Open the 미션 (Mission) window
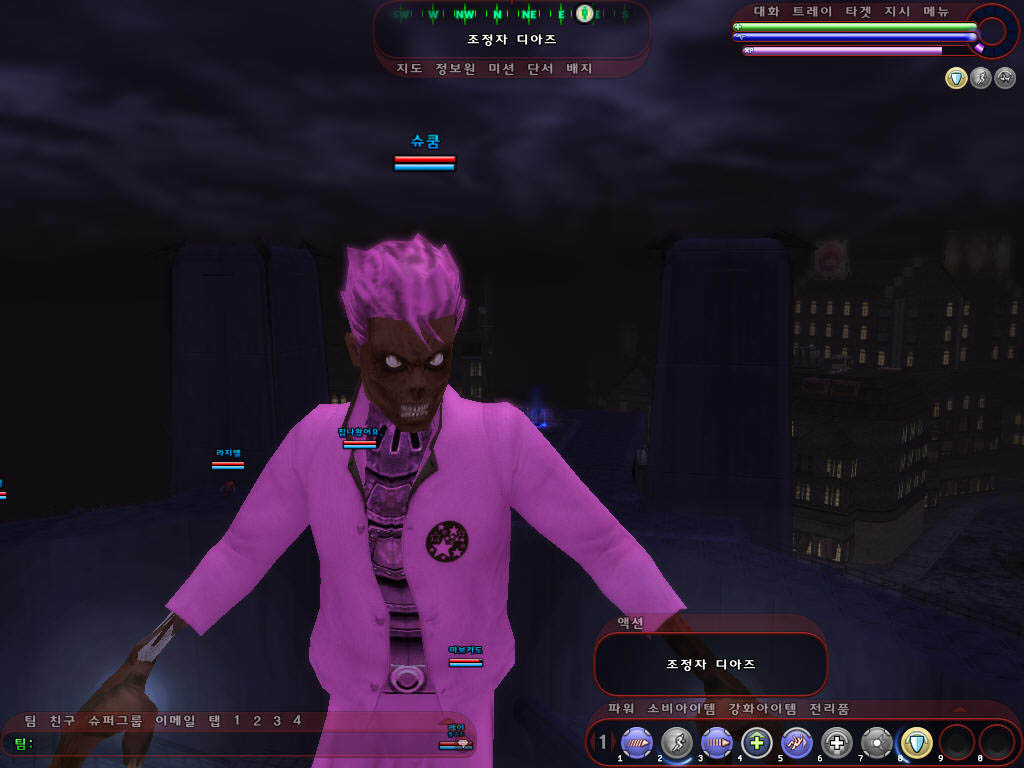The width and height of the screenshot is (1024, 768). click(501, 69)
